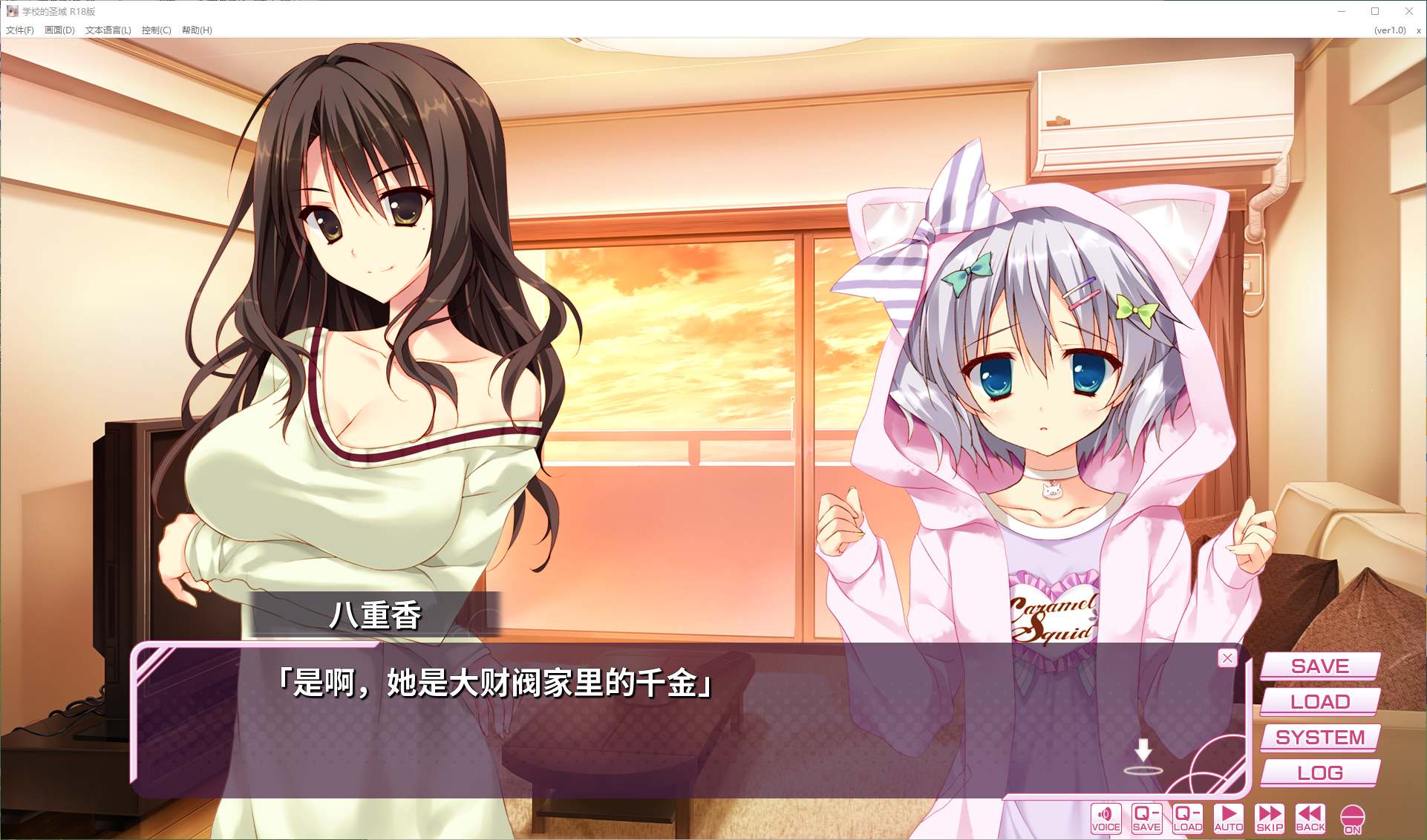Image resolution: width=1427 pixels, height=840 pixels.
Task: Activate SKIP to fast-forward text
Action: pyautogui.click(x=1270, y=818)
